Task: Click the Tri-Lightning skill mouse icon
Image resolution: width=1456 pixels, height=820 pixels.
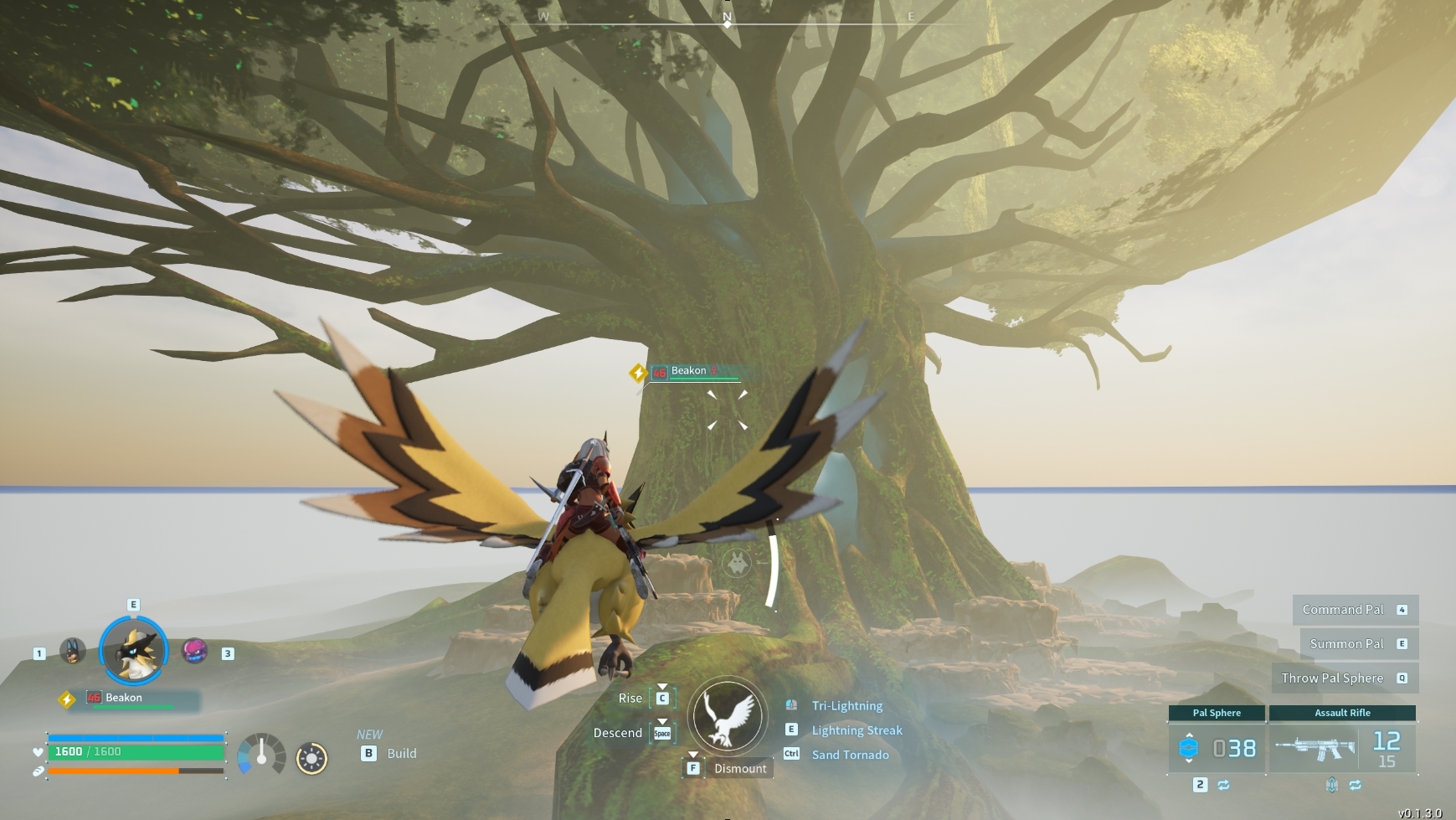Action: point(790,705)
